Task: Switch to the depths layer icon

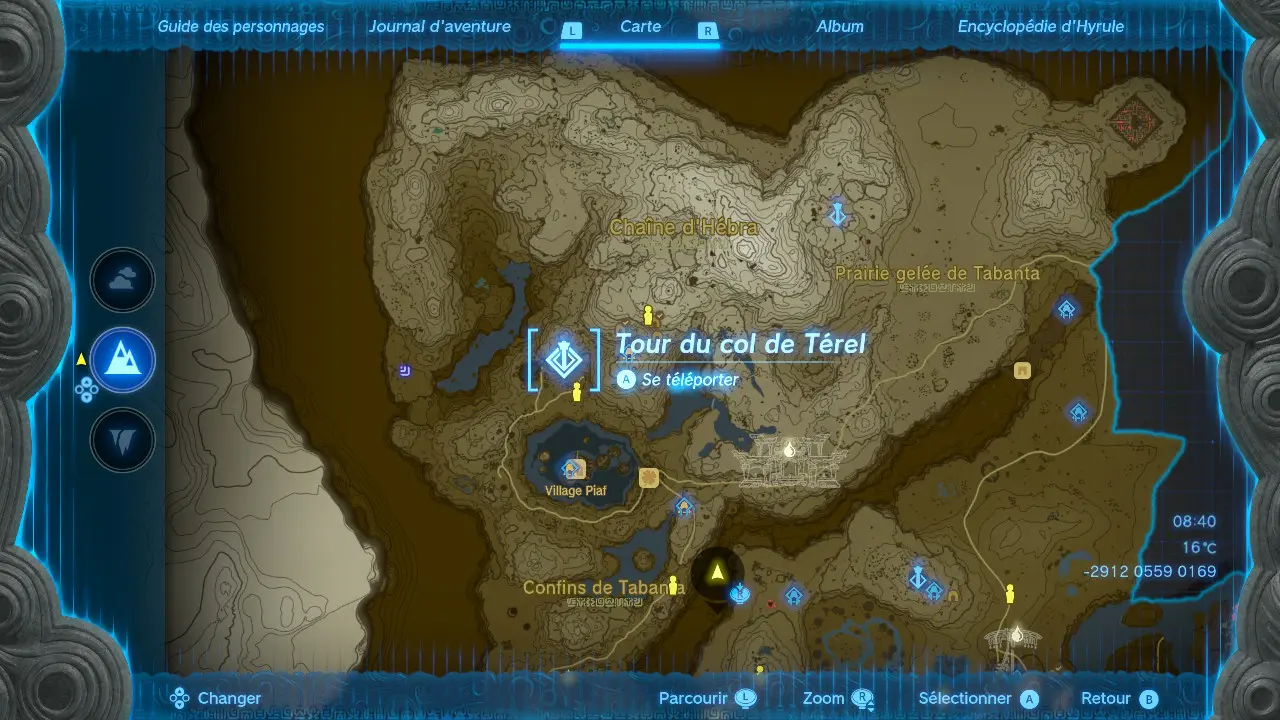Action: coord(122,440)
